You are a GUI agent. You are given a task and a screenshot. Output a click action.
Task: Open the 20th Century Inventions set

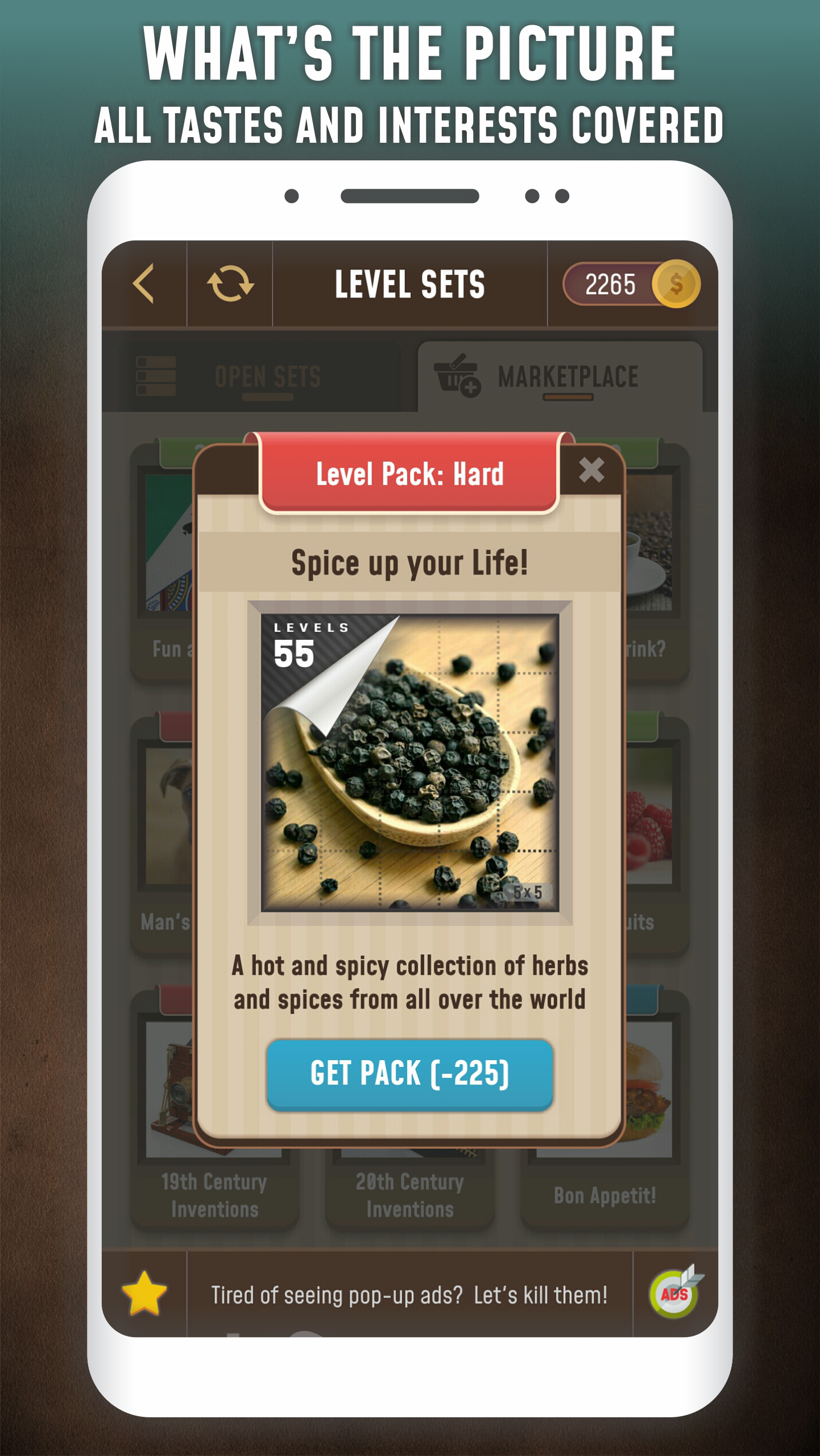(409, 1194)
